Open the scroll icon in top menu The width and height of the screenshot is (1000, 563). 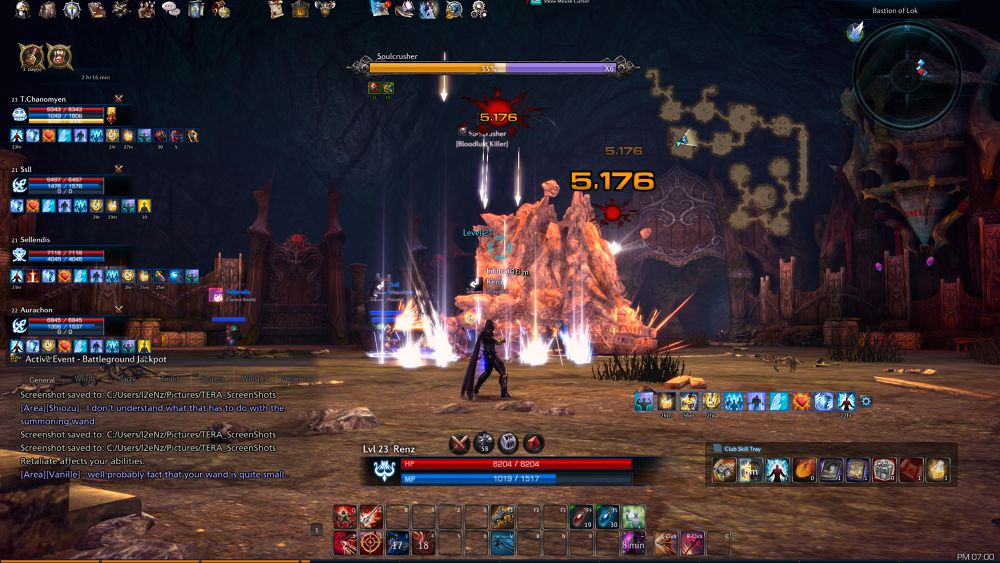pos(277,10)
